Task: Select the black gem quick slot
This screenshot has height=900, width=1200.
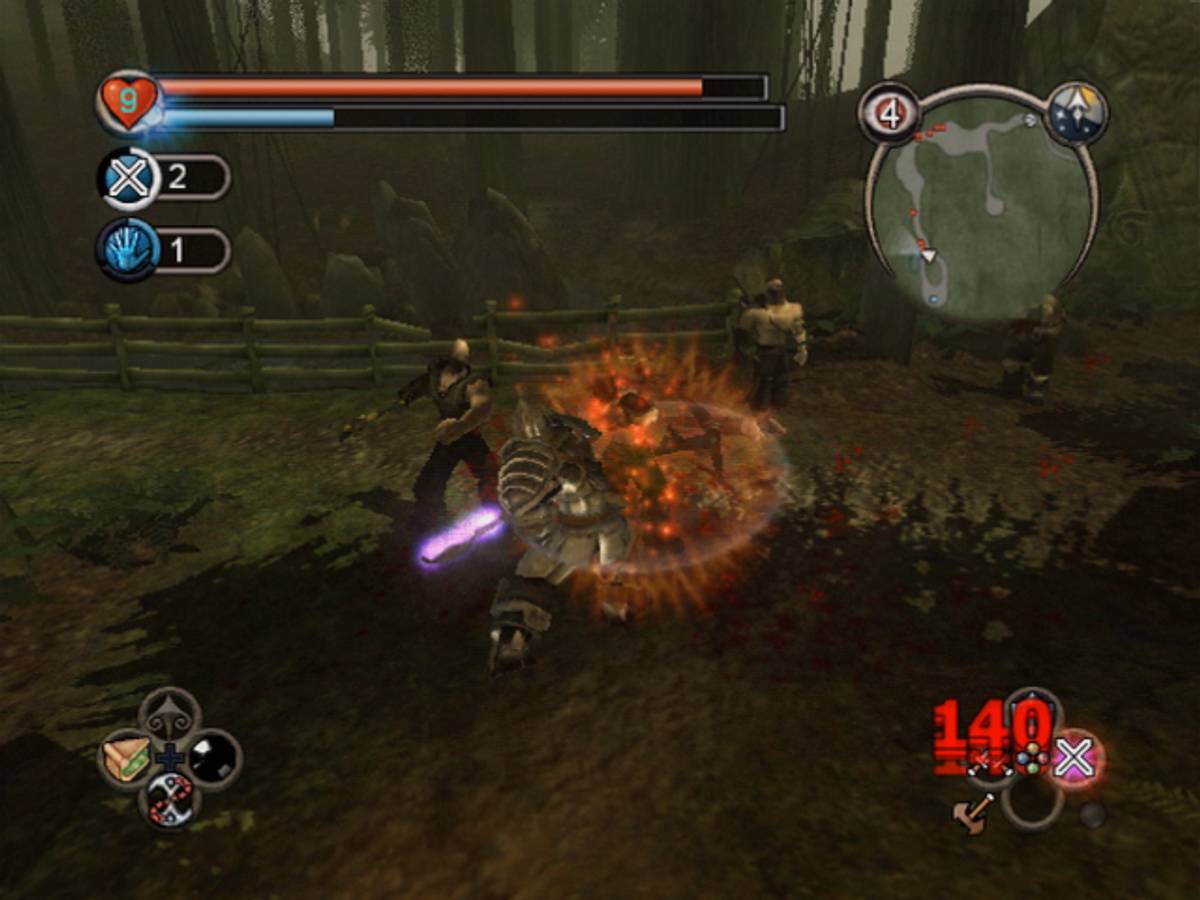Action: [x=214, y=757]
